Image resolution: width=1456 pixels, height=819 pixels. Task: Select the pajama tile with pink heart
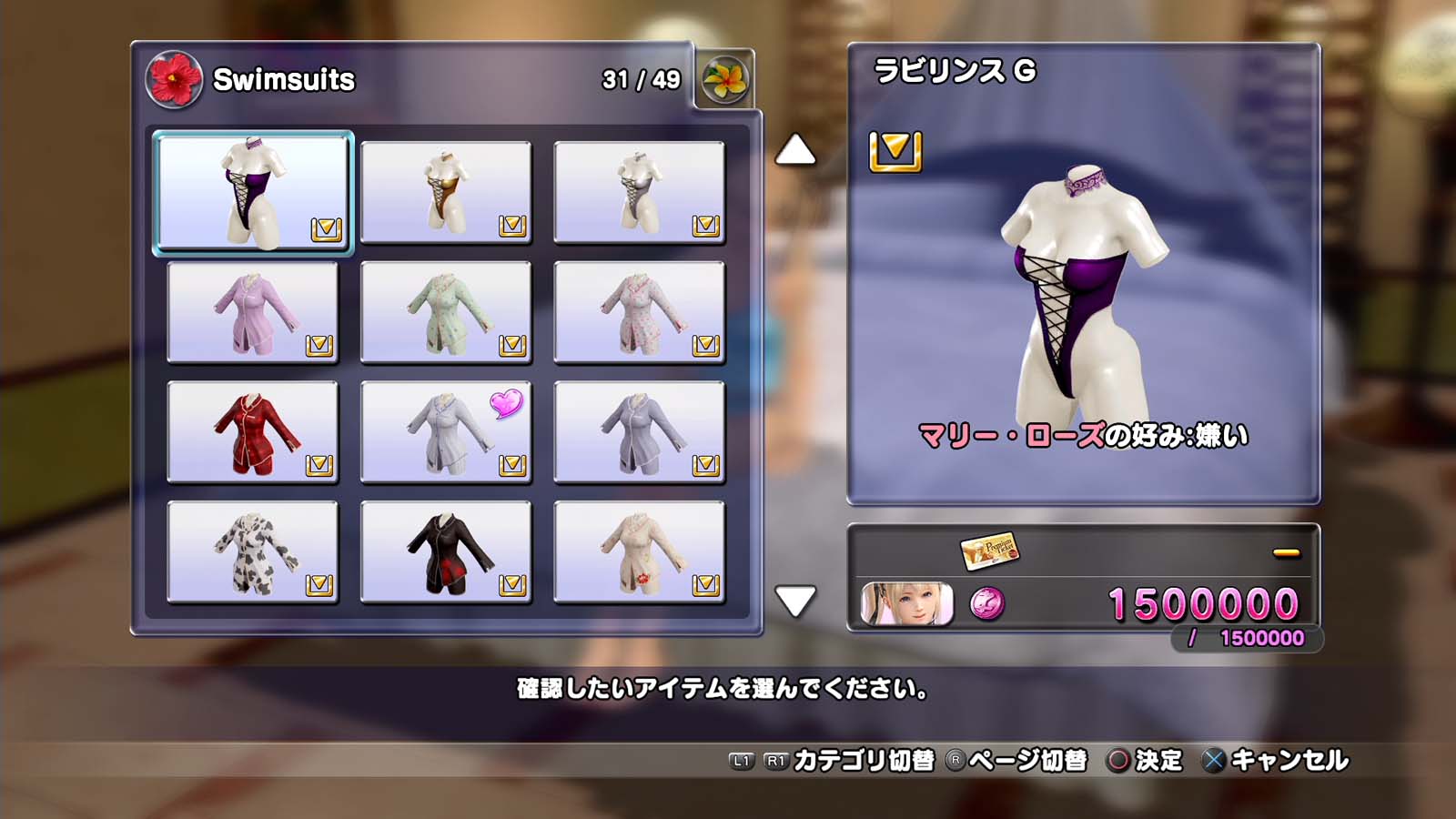tap(446, 432)
